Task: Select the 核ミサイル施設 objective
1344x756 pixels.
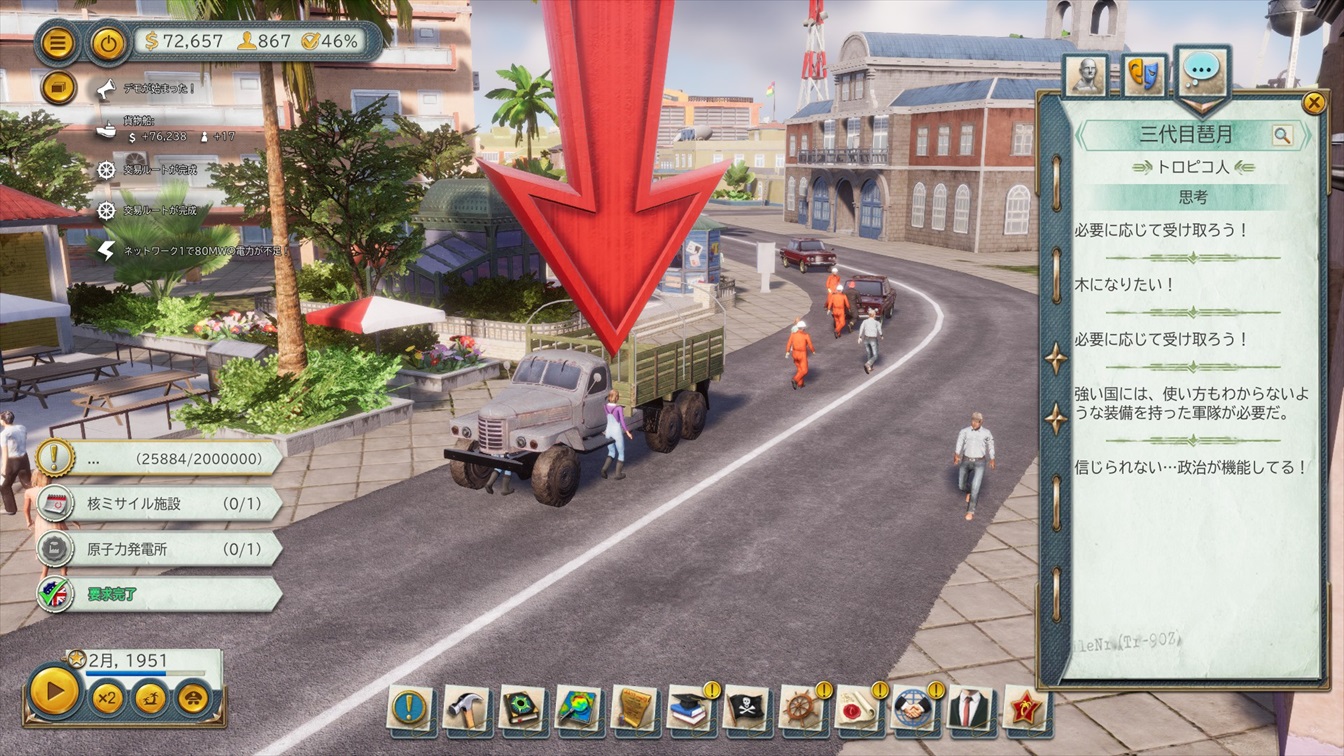Action: pyautogui.click(x=160, y=503)
